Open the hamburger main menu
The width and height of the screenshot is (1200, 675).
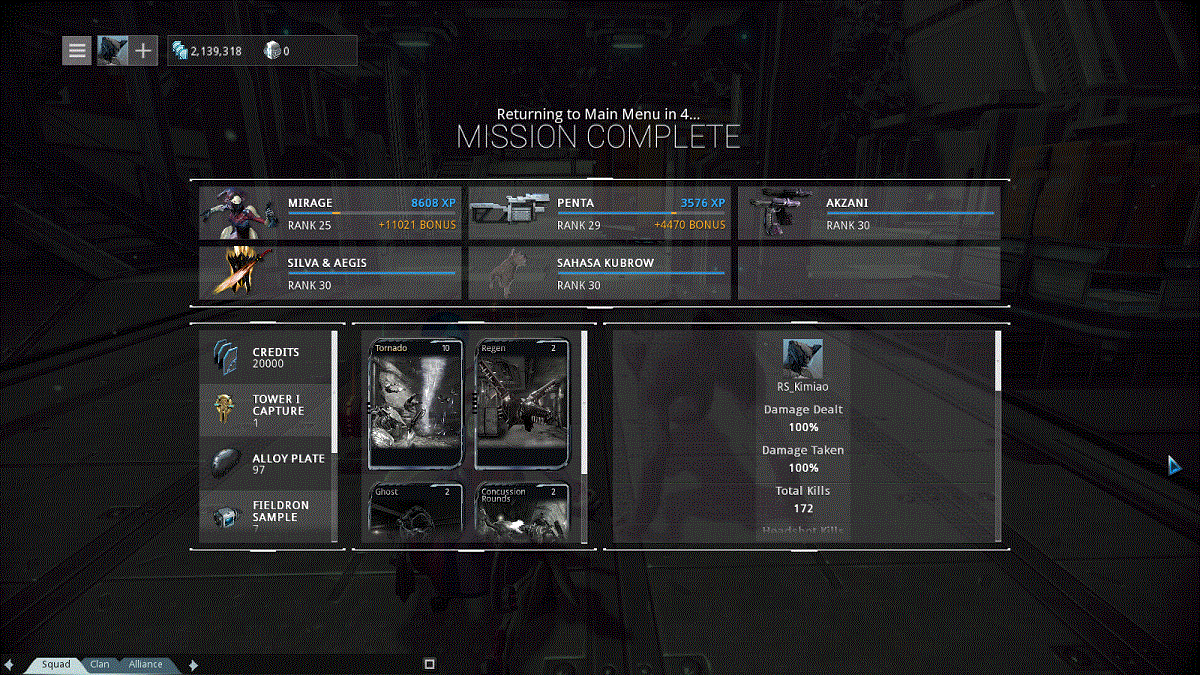click(x=77, y=50)
